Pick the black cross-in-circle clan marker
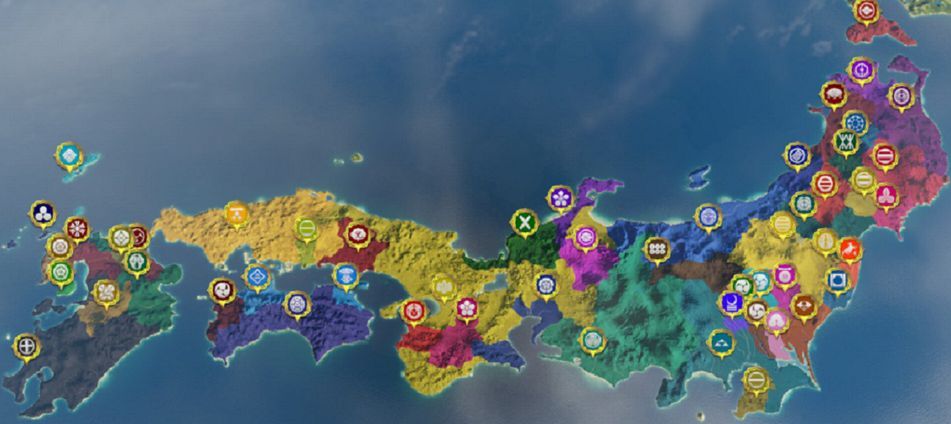 click(x=27, y=346)
